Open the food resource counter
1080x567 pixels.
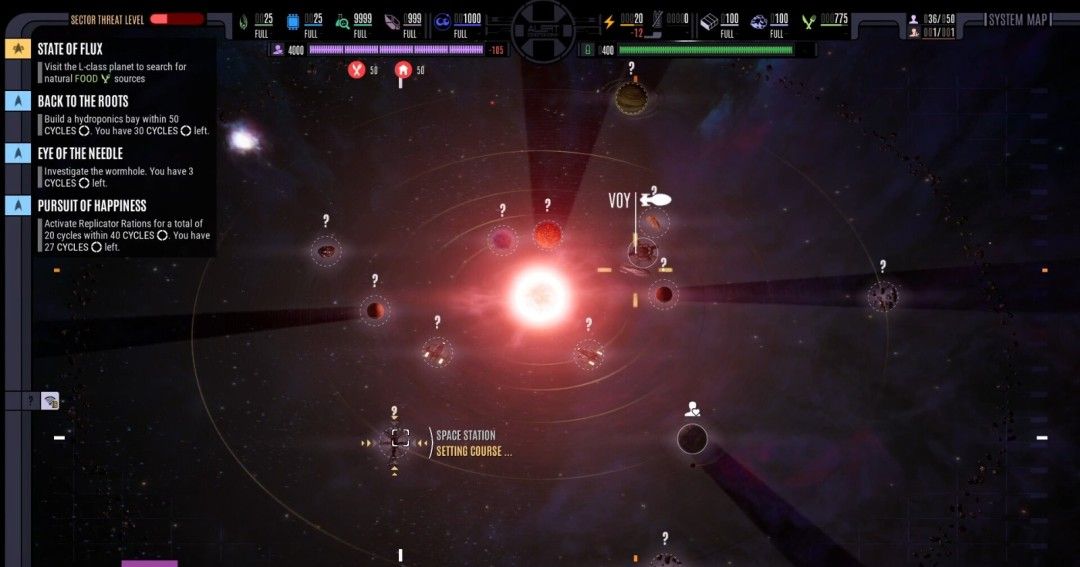pyautogui.click(x=824, y=20)
